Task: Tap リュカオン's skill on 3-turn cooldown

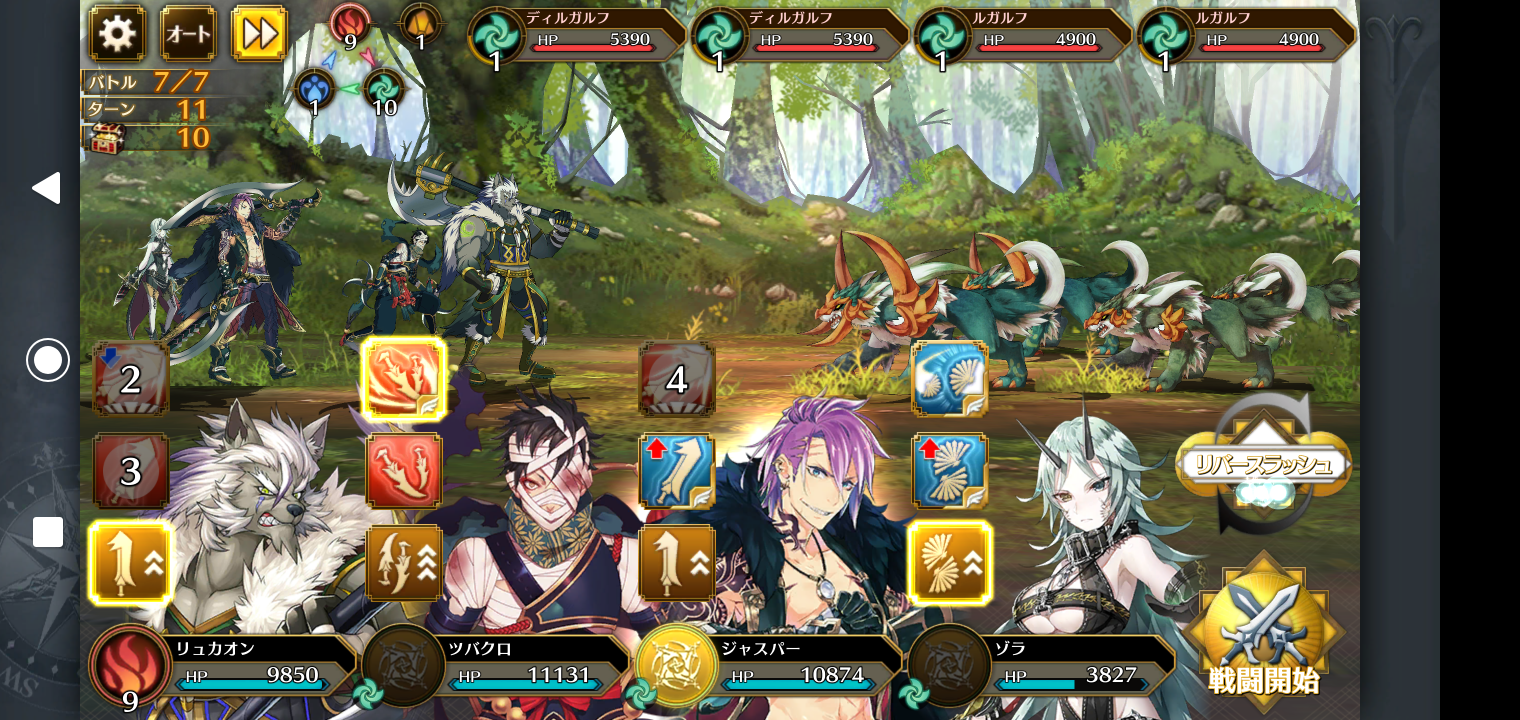Action: tap(131, 471)
